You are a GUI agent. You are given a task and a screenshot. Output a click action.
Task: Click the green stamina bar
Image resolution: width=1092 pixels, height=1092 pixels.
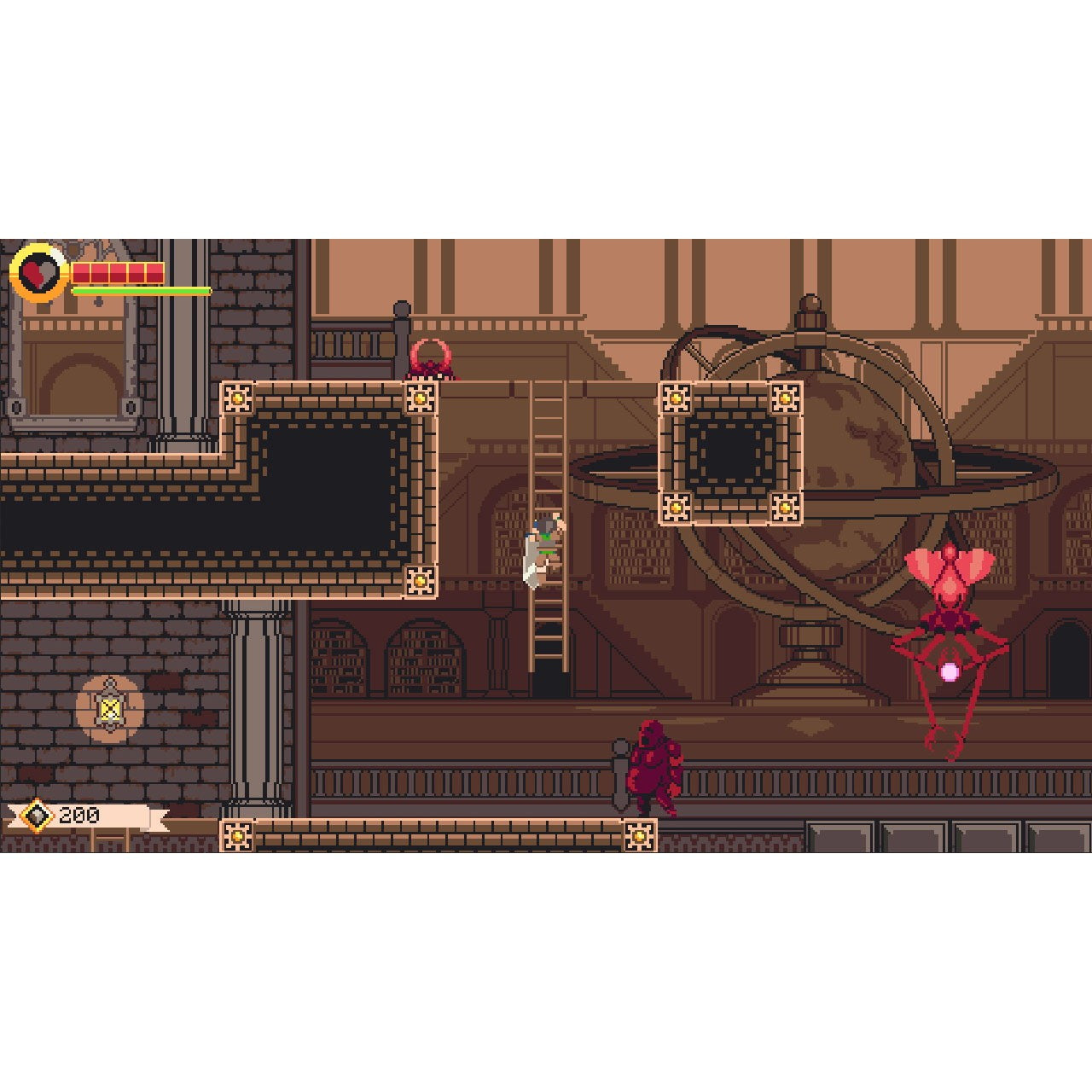[x=141, y=289]
